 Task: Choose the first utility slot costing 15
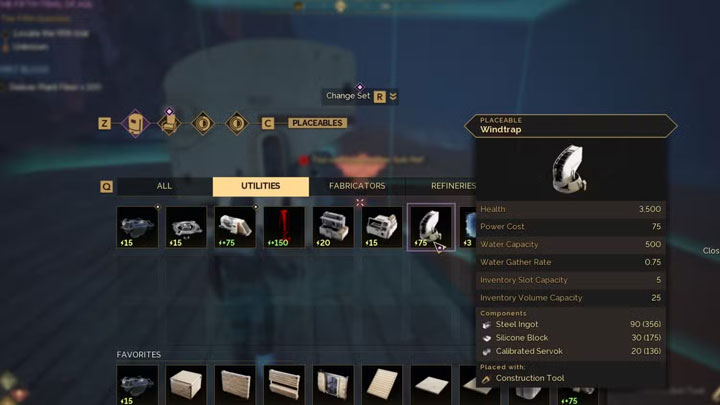(137, 227)
